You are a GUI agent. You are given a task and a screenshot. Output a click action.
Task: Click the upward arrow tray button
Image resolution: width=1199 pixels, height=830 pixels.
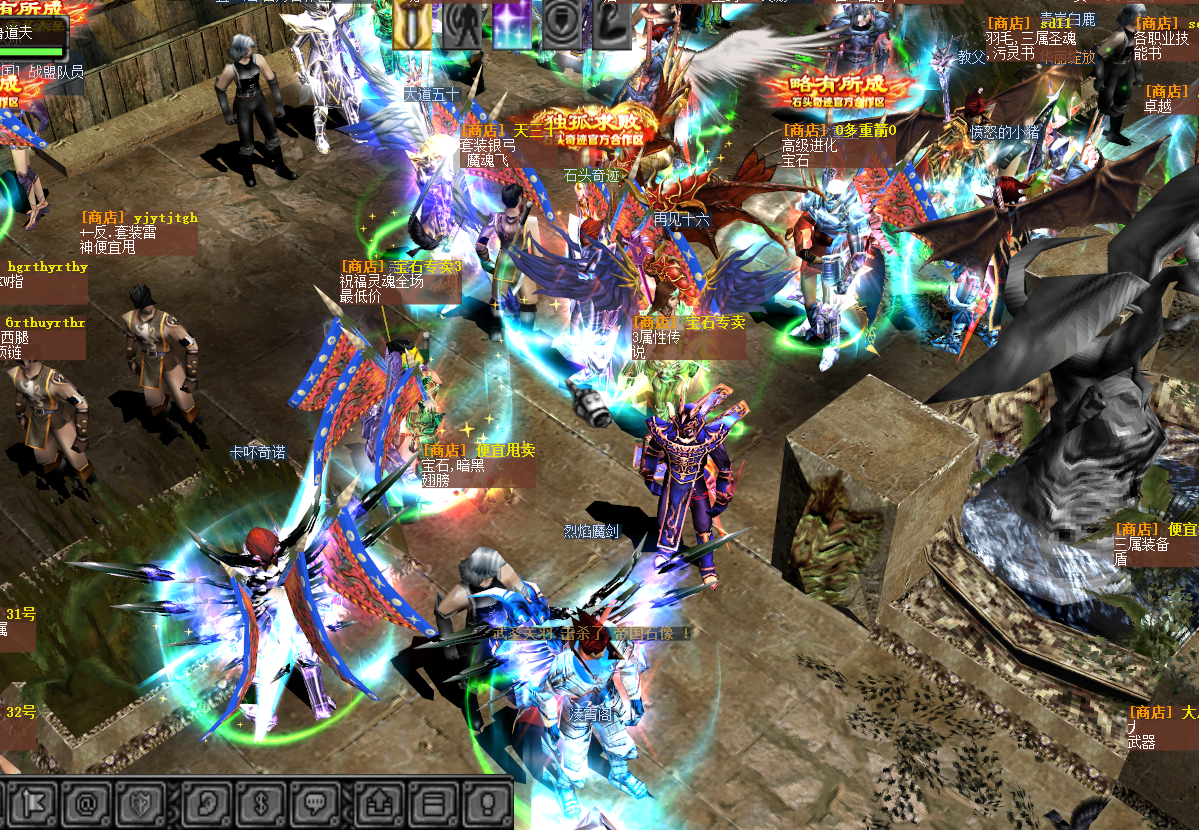point(382,803)
